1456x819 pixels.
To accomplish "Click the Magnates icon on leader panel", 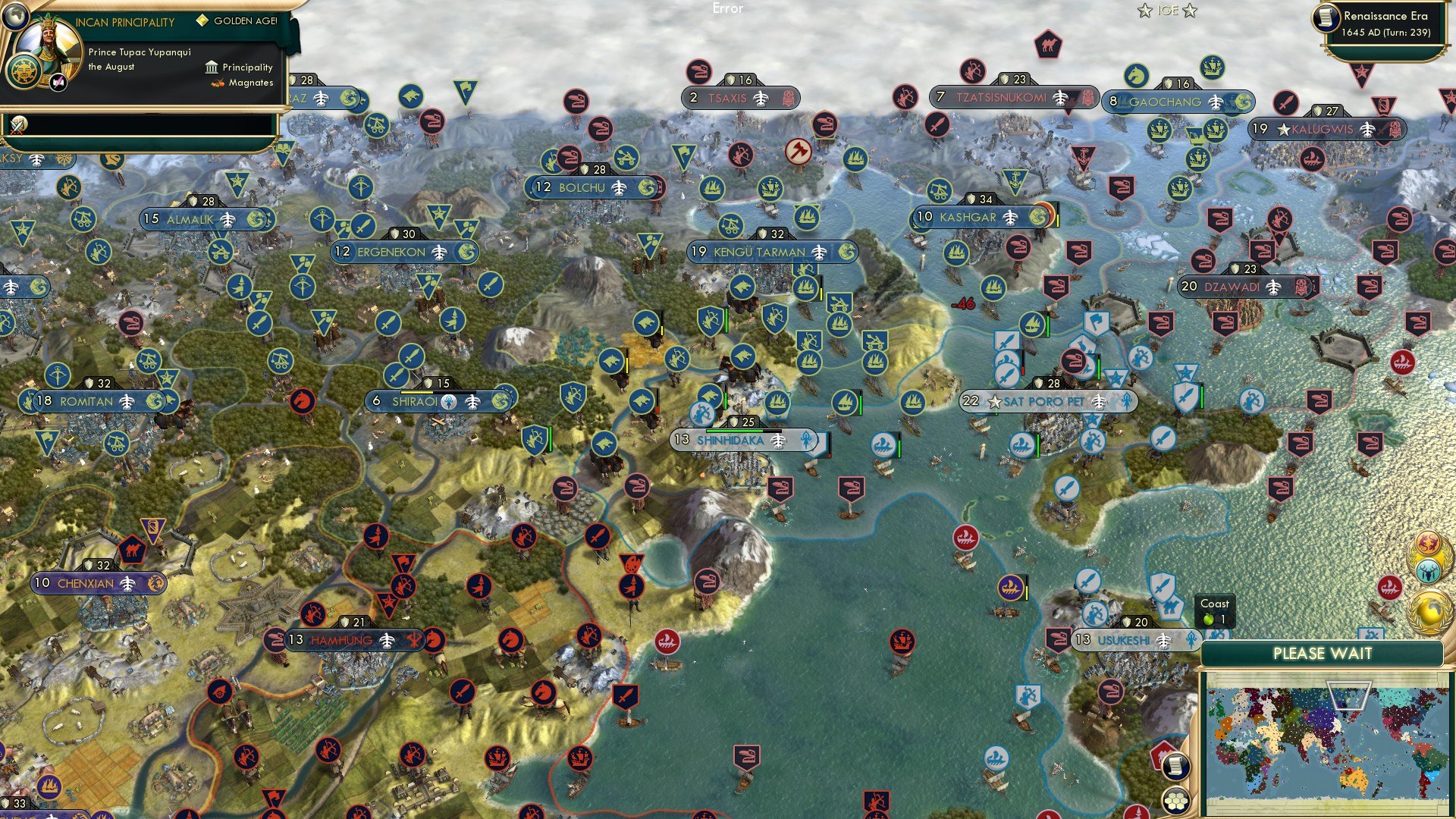I will [217, 83].
